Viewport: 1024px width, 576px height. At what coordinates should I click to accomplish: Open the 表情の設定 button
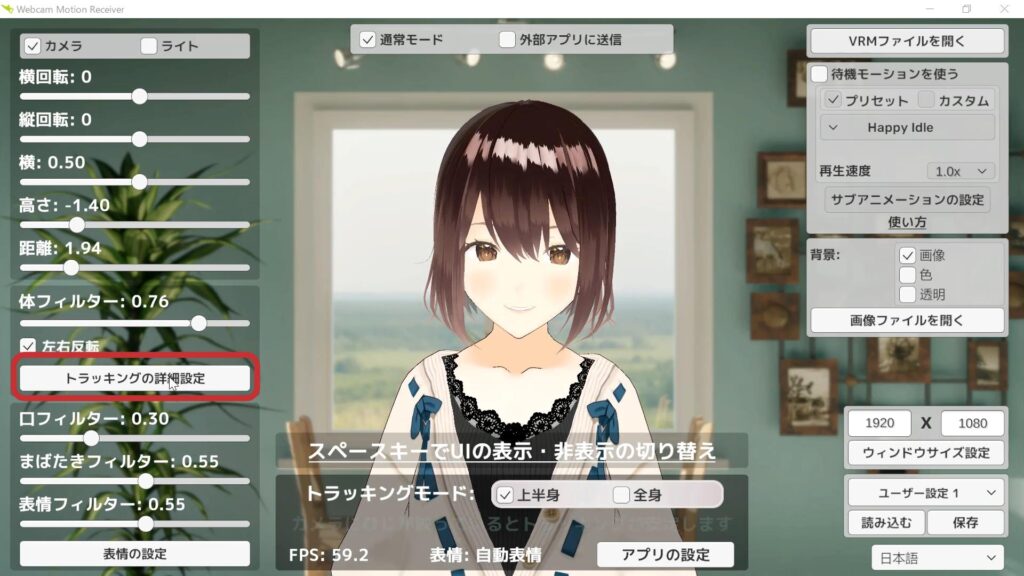coord(135,553)
